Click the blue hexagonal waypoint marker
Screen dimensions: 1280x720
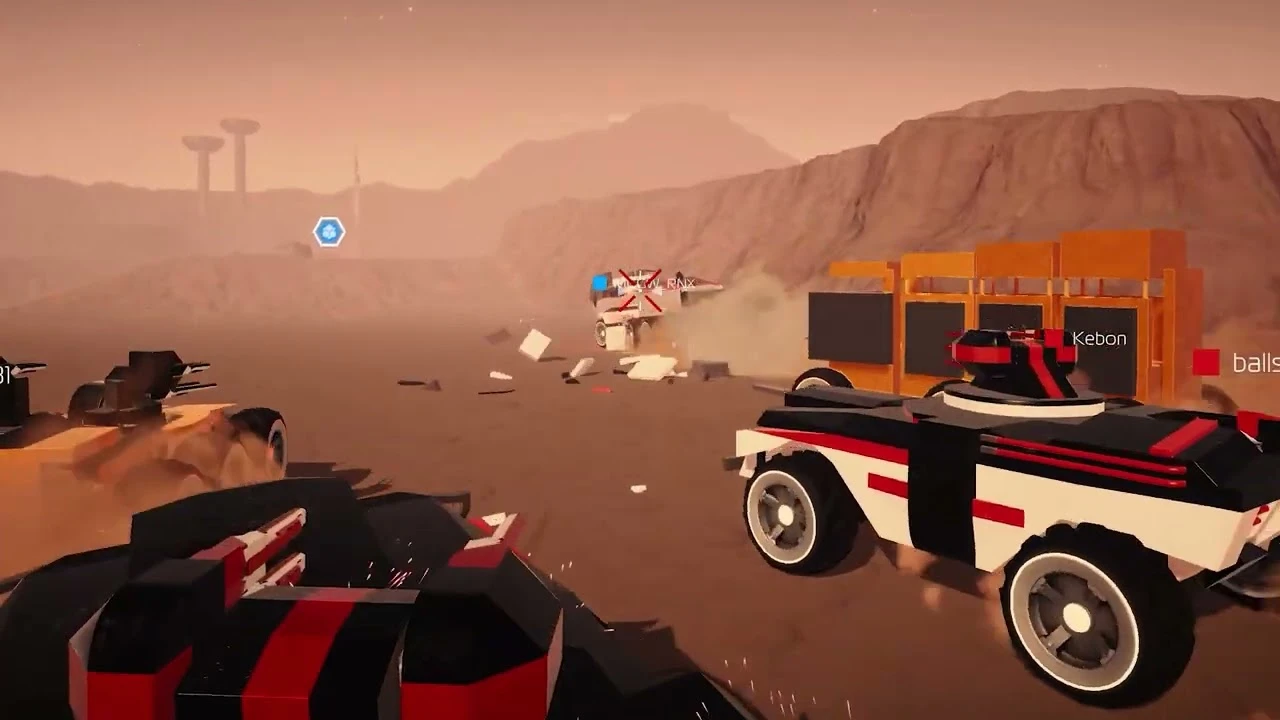(x=328, y=230)
